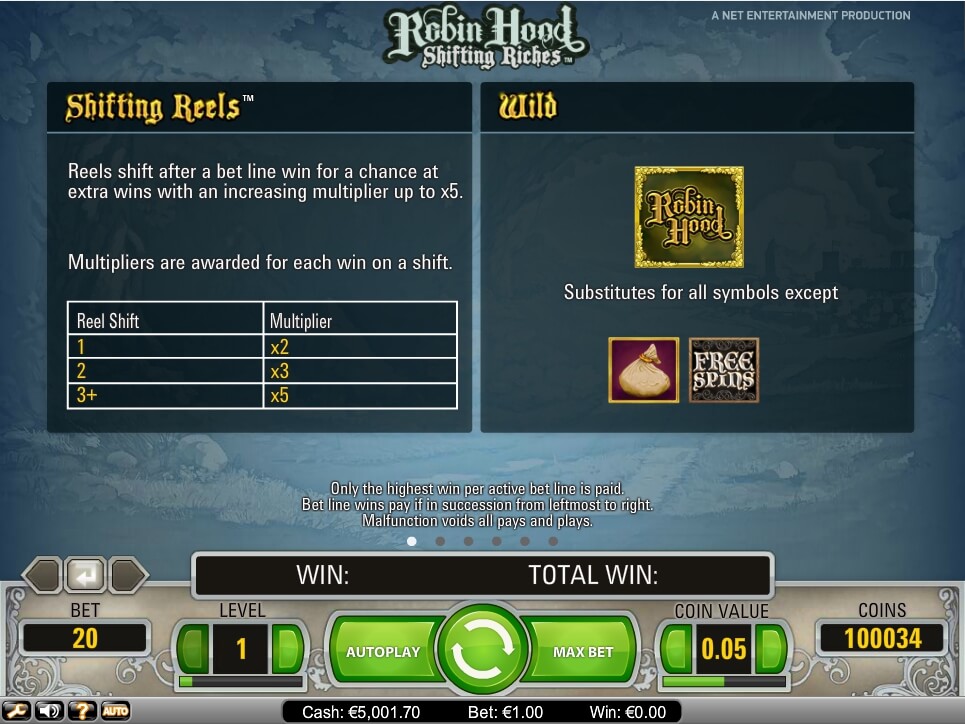This screenshot has width=965, height=724.
Task: Go to the next paytable page
Action: click(129, 576)
